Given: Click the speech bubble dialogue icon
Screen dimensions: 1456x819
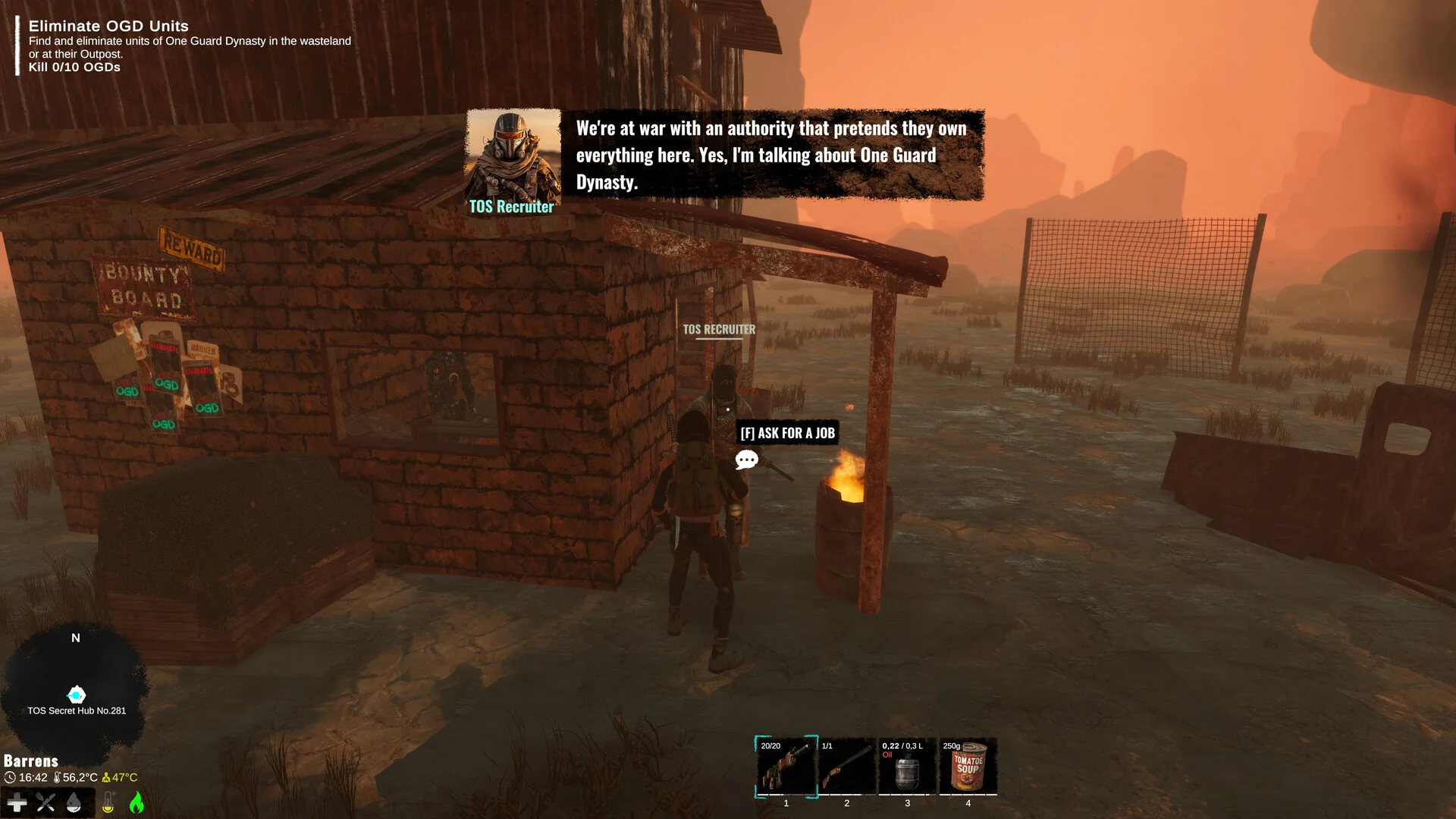Looking at the screenshot, I should (x=746, y=460).
